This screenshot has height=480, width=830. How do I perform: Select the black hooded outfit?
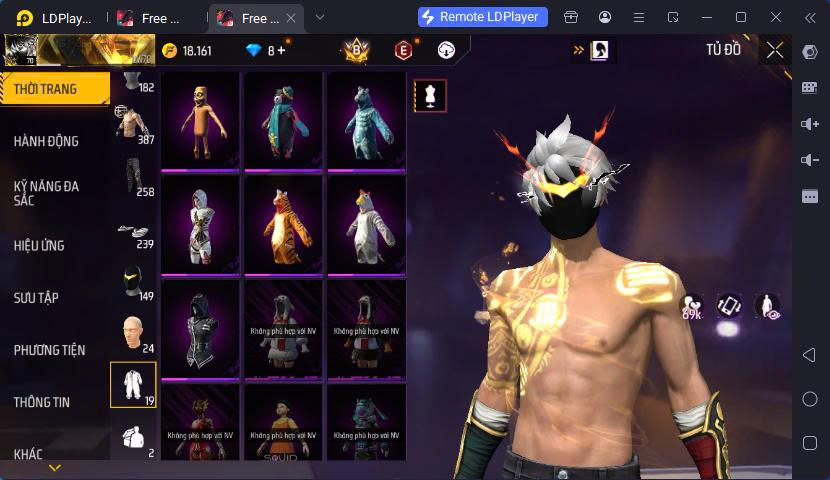click(x=200, y=328)
